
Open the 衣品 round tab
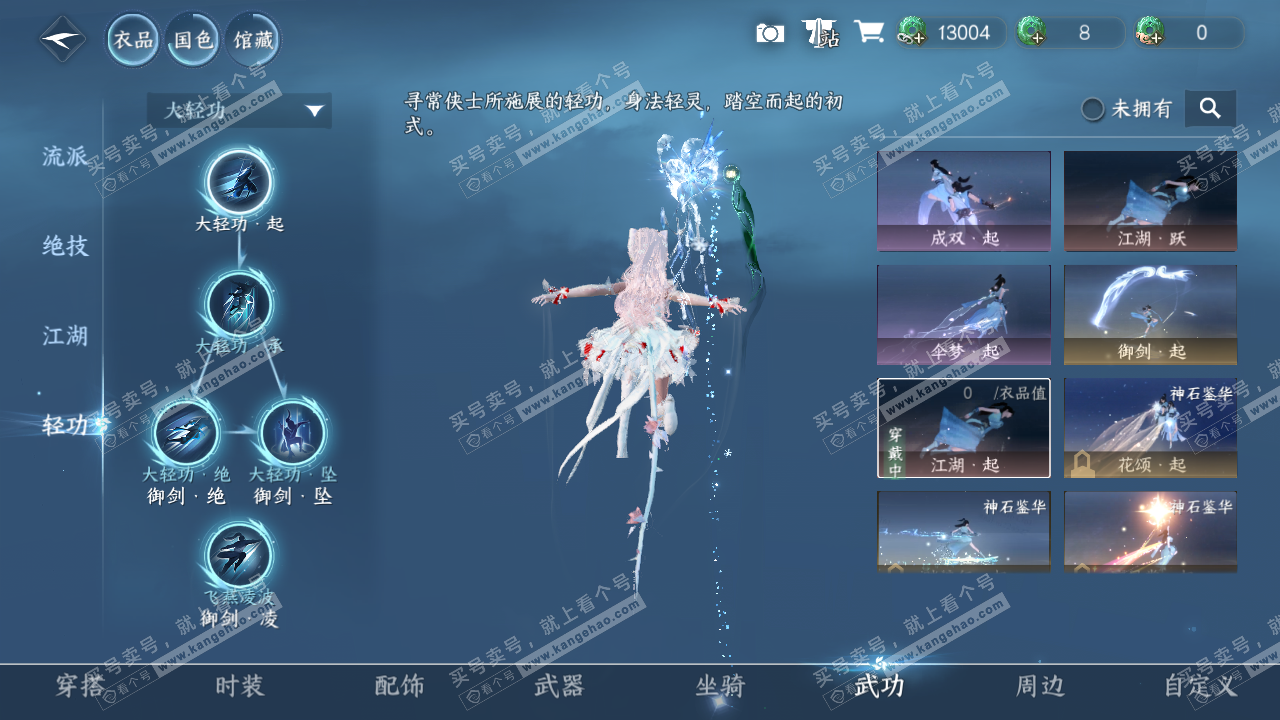133,40
